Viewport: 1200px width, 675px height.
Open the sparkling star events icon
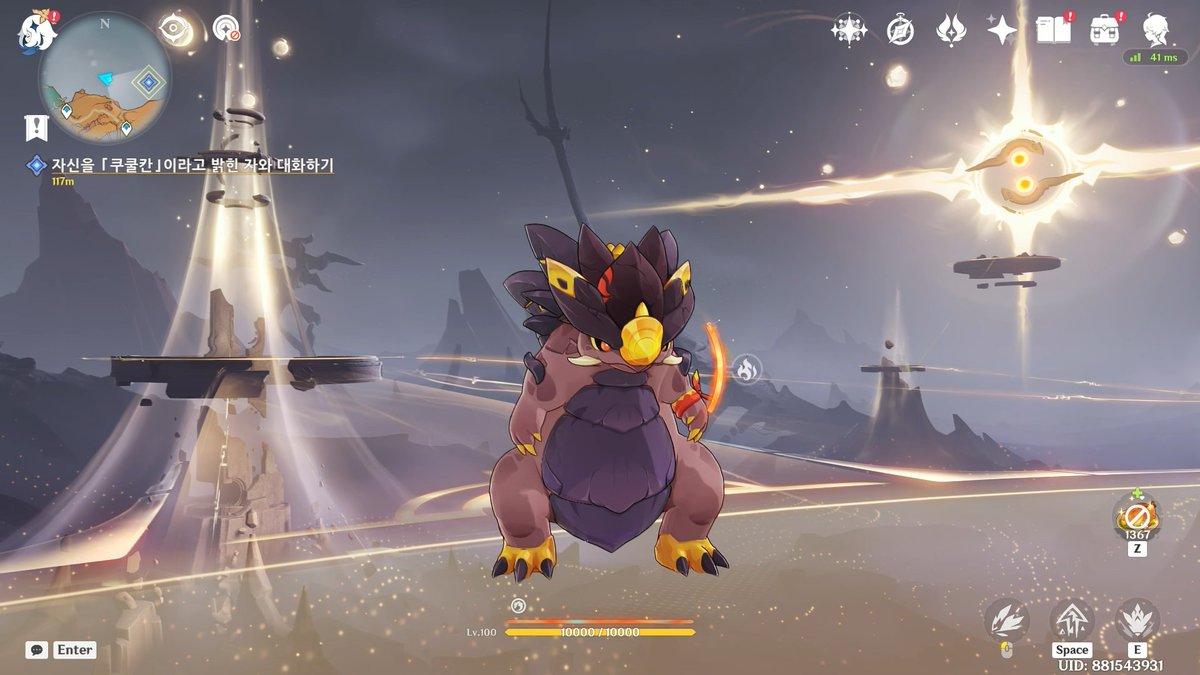(849, 29)
